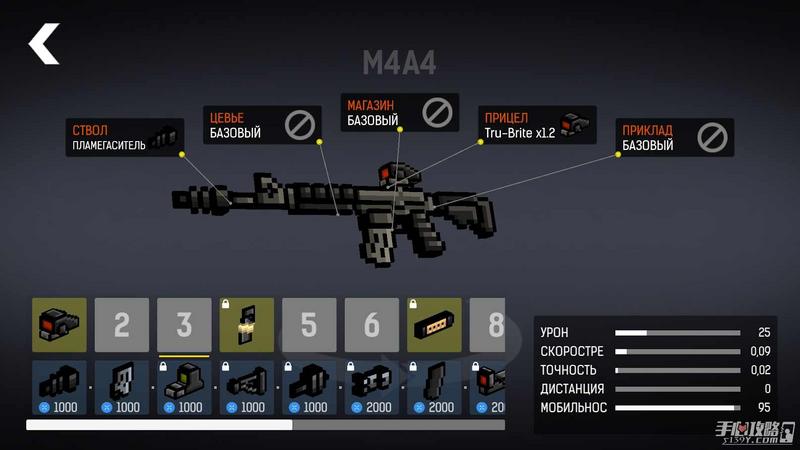Select the locked flashlight slot
This screenshot has width=800, height=450.
(246, 324)
